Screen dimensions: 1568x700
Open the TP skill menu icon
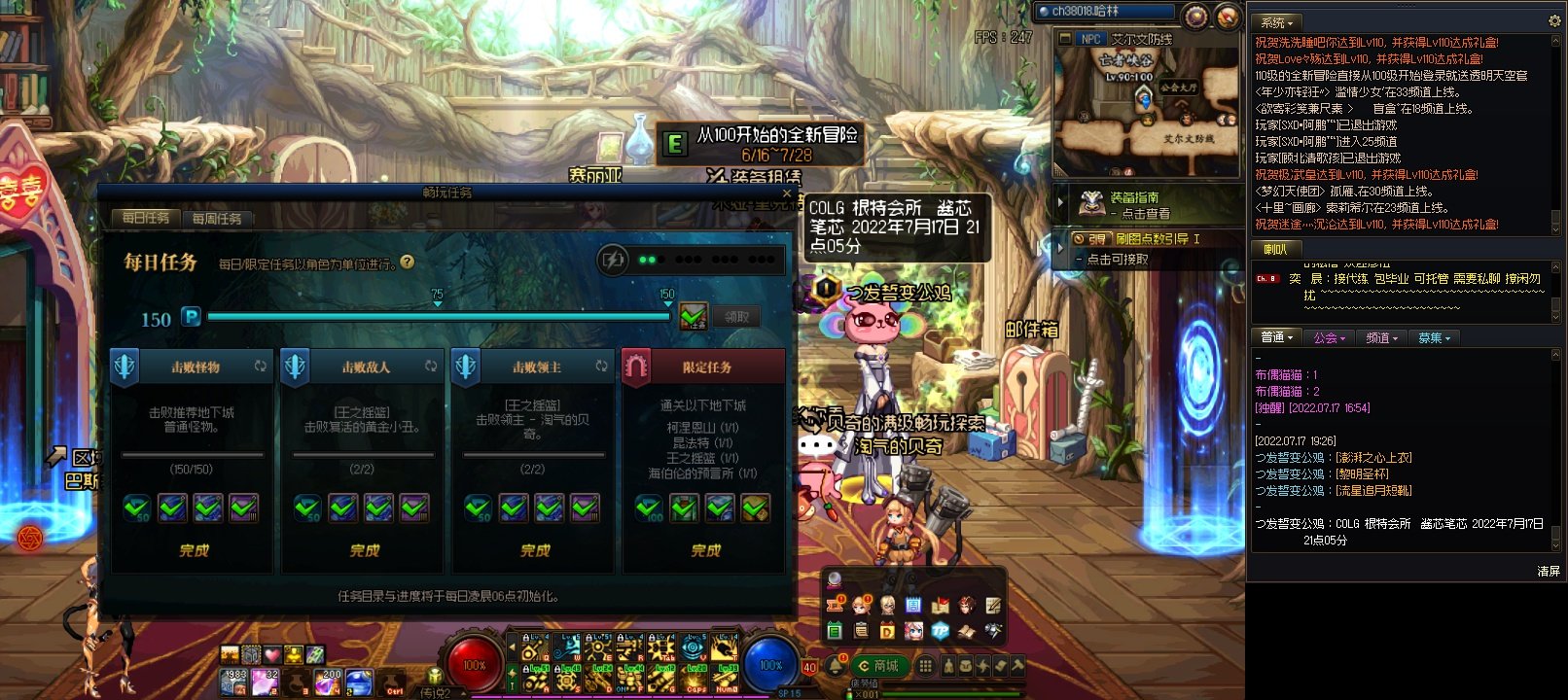coord(940,631)
